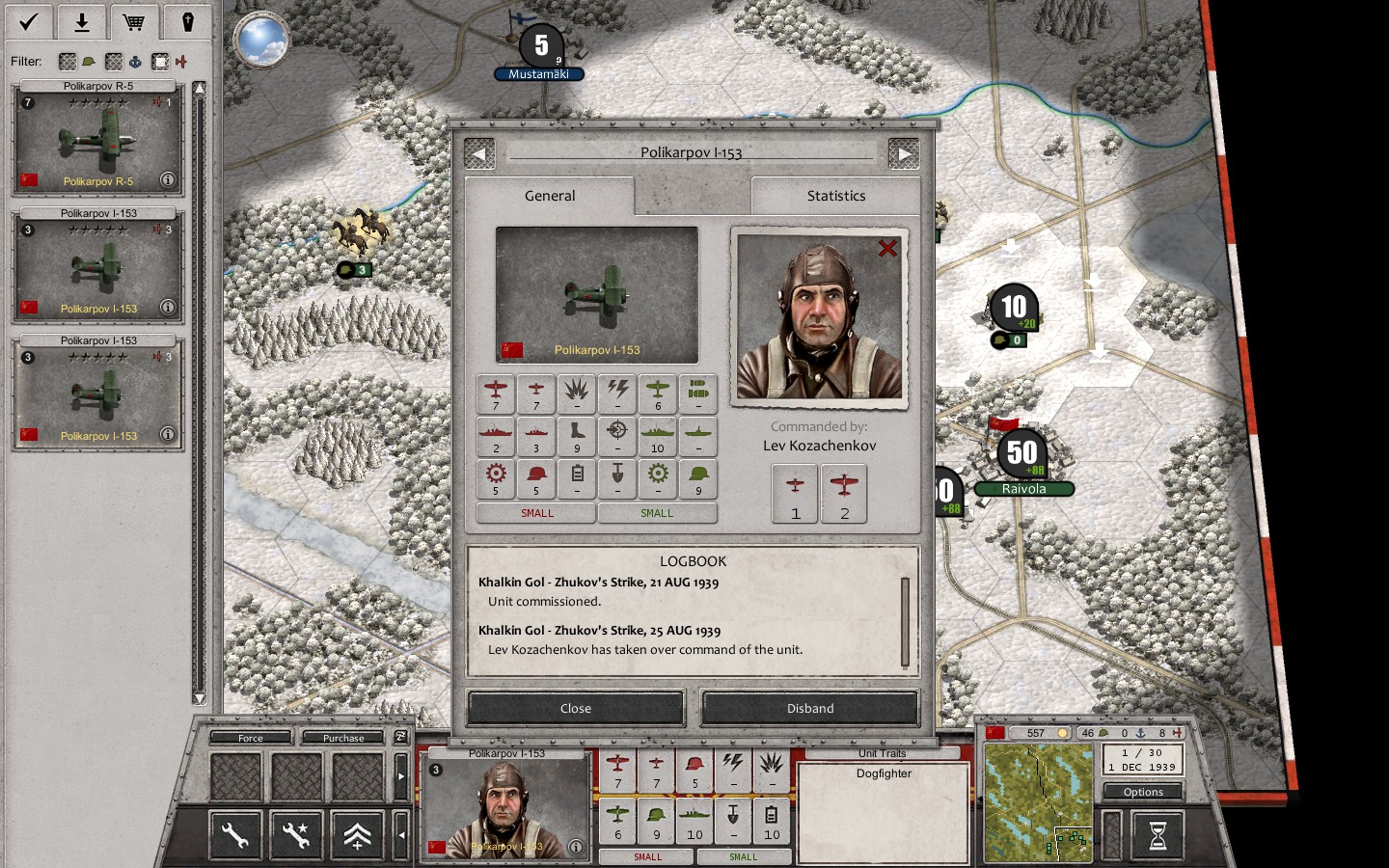Select the Polikarpov R-5 unit card
Screen dimensions: 1389x868
pos(97,137)
